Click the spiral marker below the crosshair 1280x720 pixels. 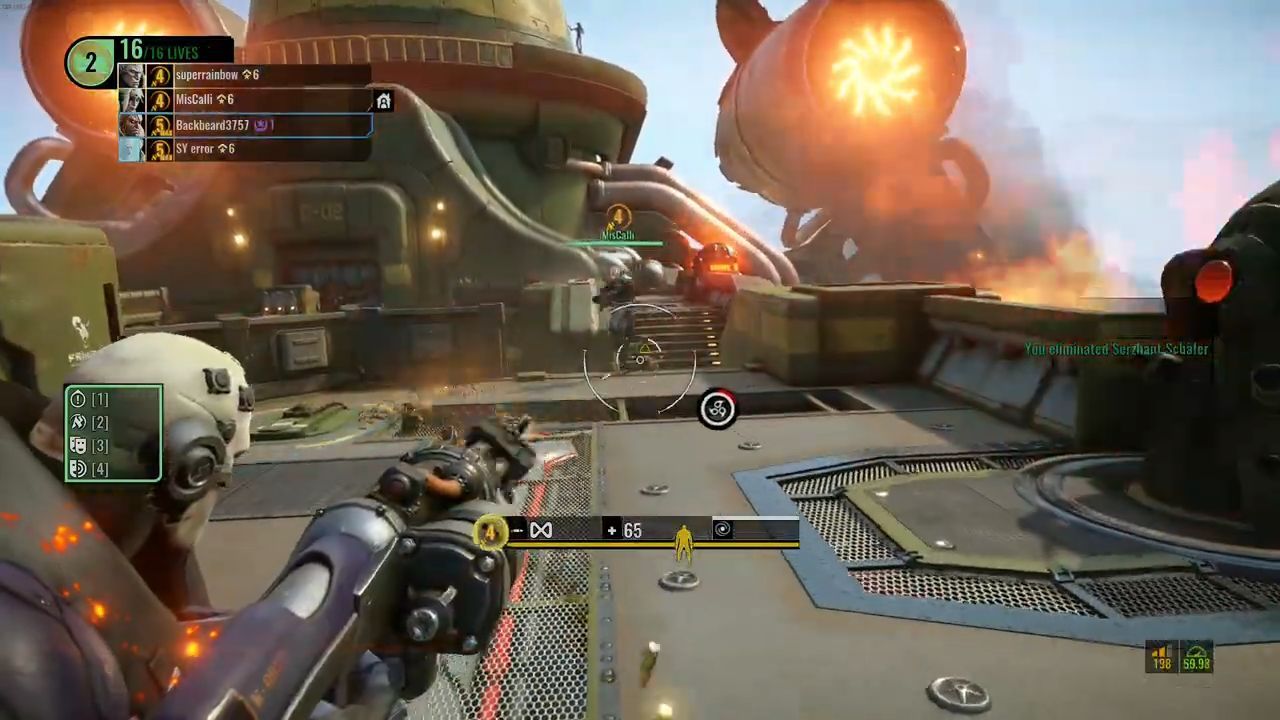[717, 408]
